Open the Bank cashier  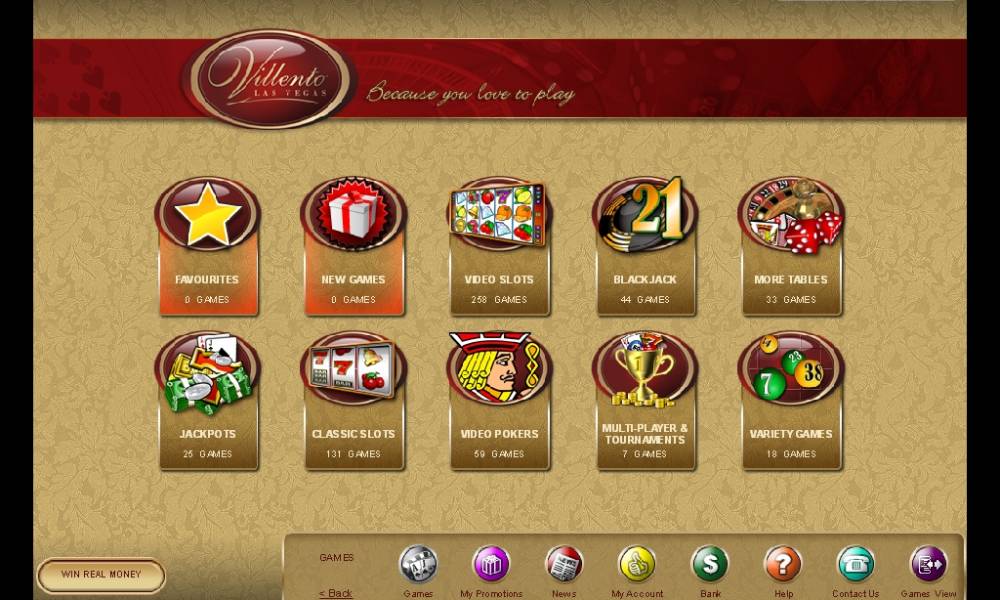tap(710, 565)
